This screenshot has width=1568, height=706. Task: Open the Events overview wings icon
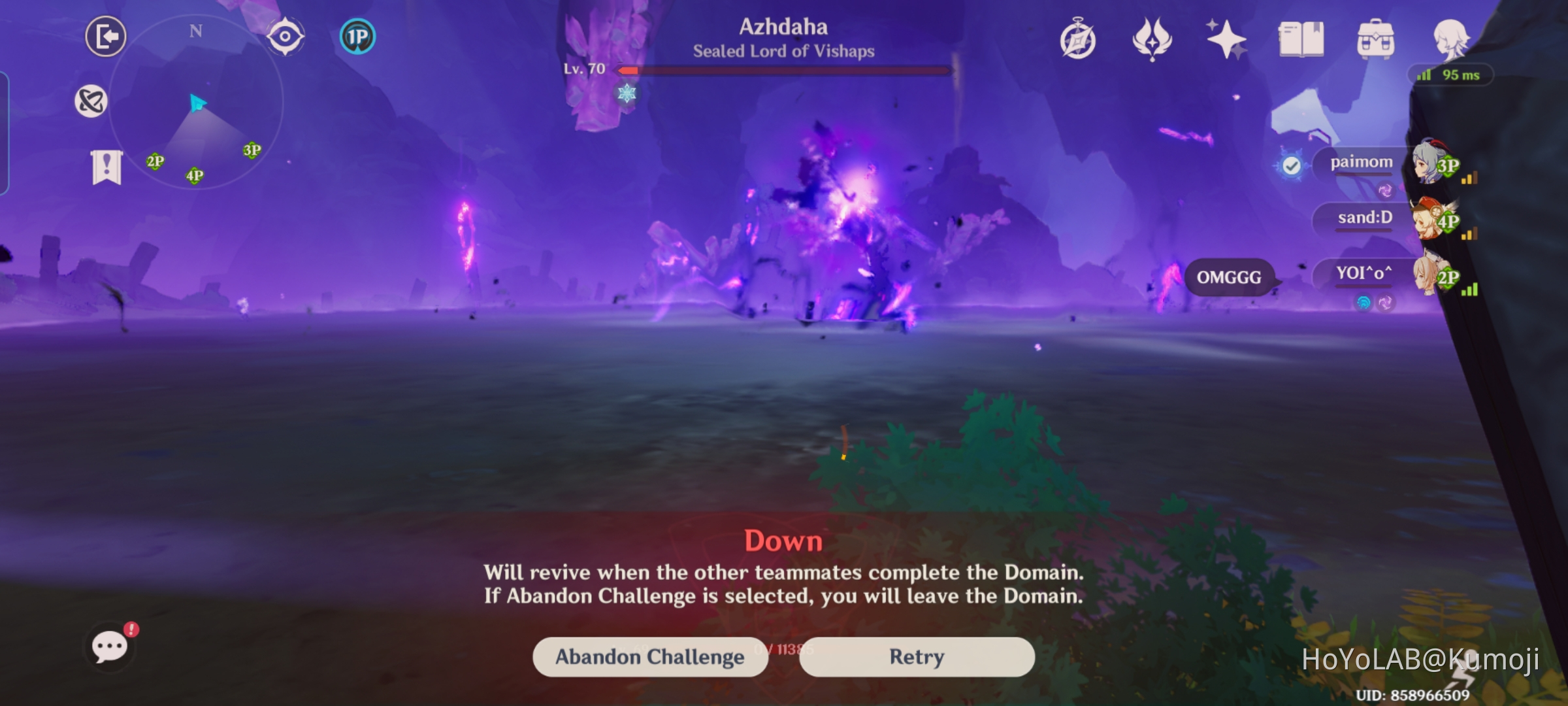tap(1153, 41)
